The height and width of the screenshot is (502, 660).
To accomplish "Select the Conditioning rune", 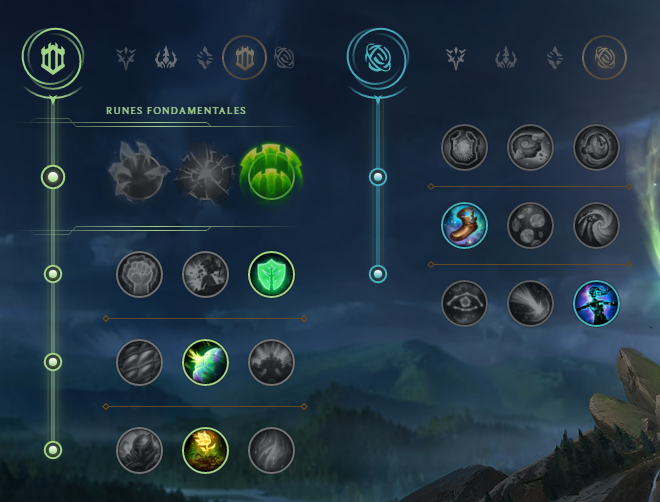I will [x=139, y=362].
